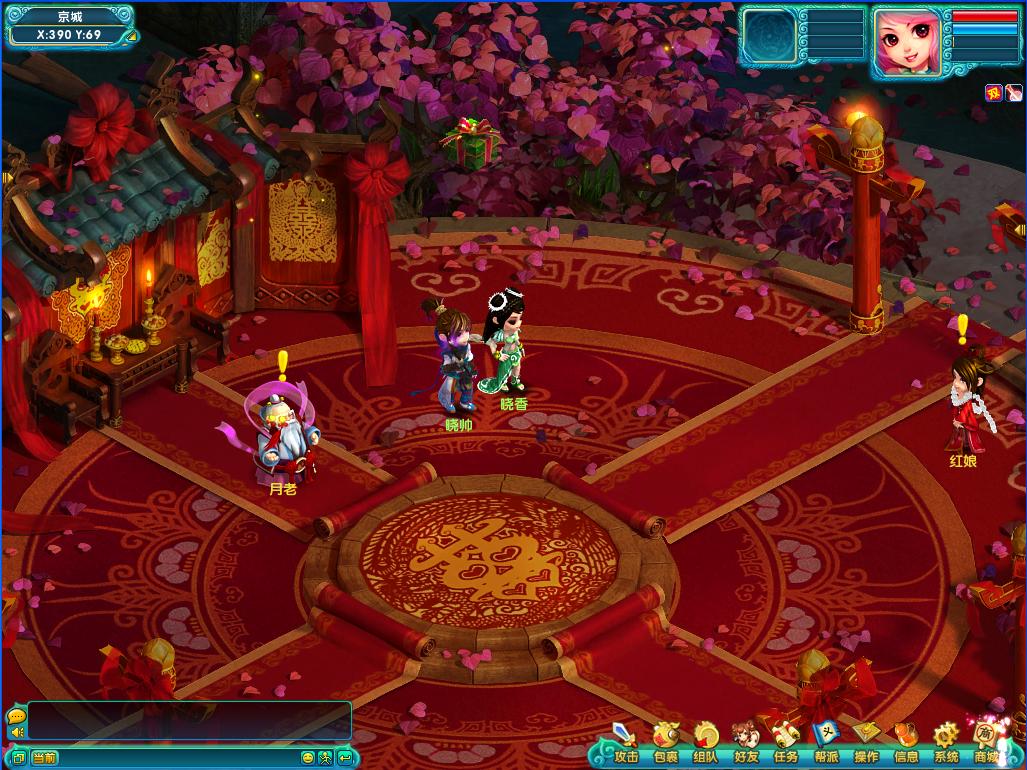Image resolution: width=1027 pixels, height=770 pixels.
Task: Open the 任务 quest scroll
Action: (786, 741)
